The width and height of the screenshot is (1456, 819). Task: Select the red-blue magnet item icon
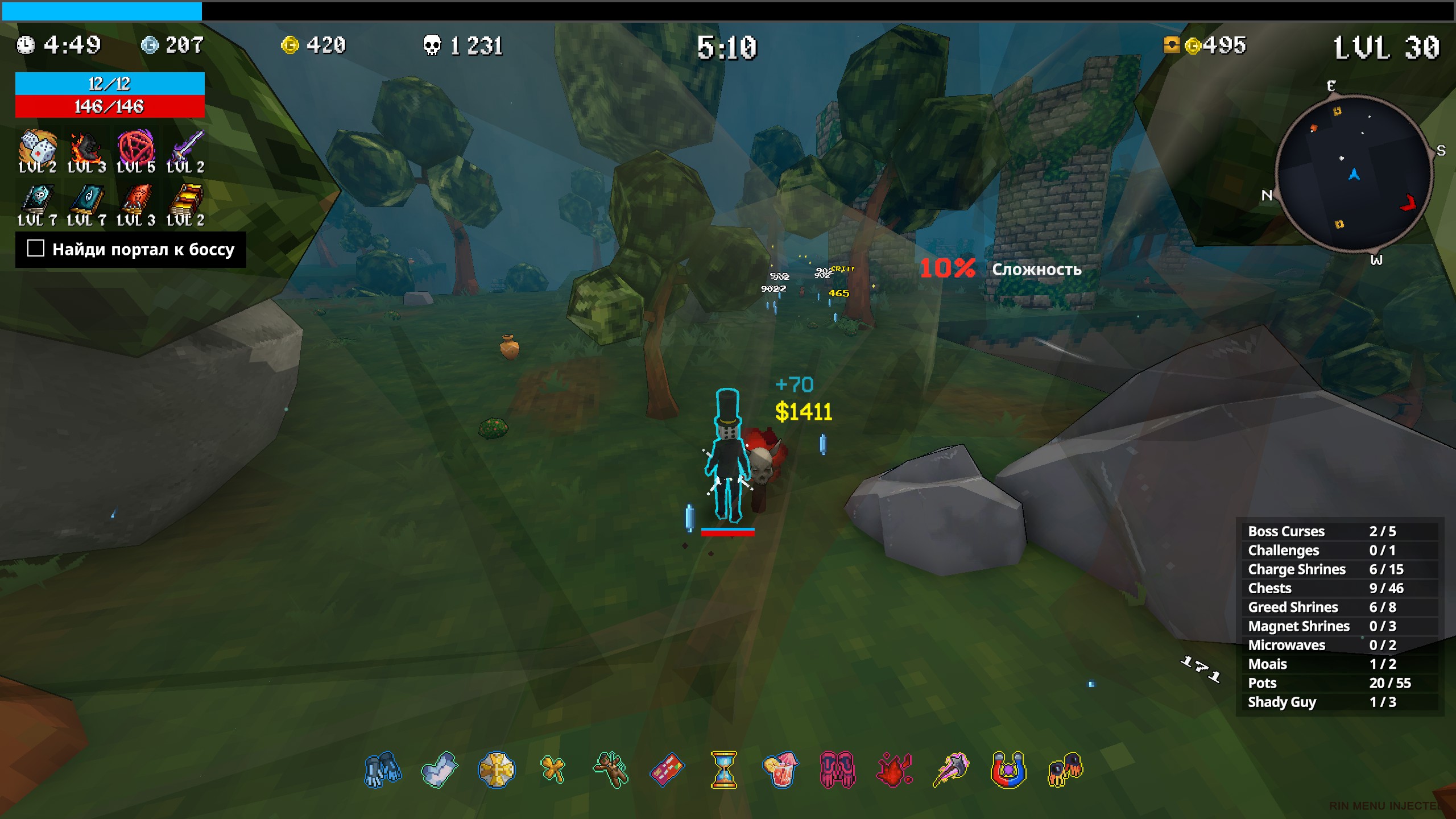[1008, 770]
